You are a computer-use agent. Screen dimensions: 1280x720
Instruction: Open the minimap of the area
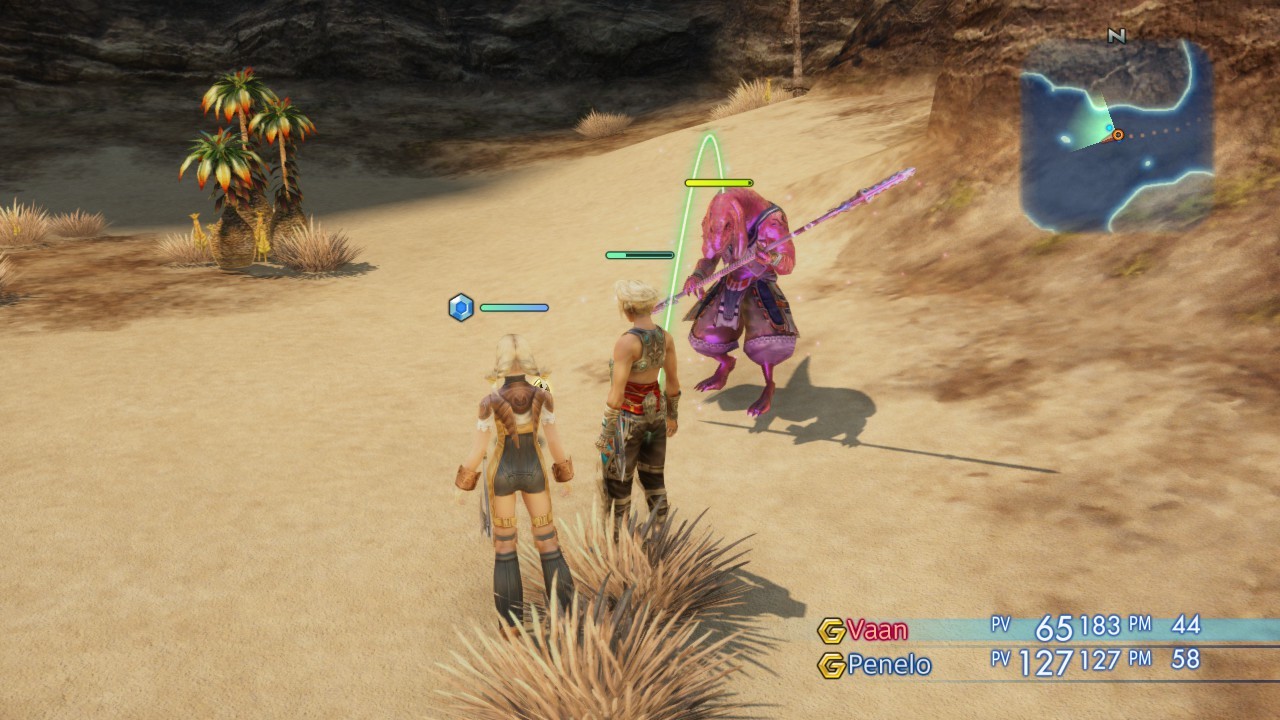pyautogui.click(x=1117, y=135)
